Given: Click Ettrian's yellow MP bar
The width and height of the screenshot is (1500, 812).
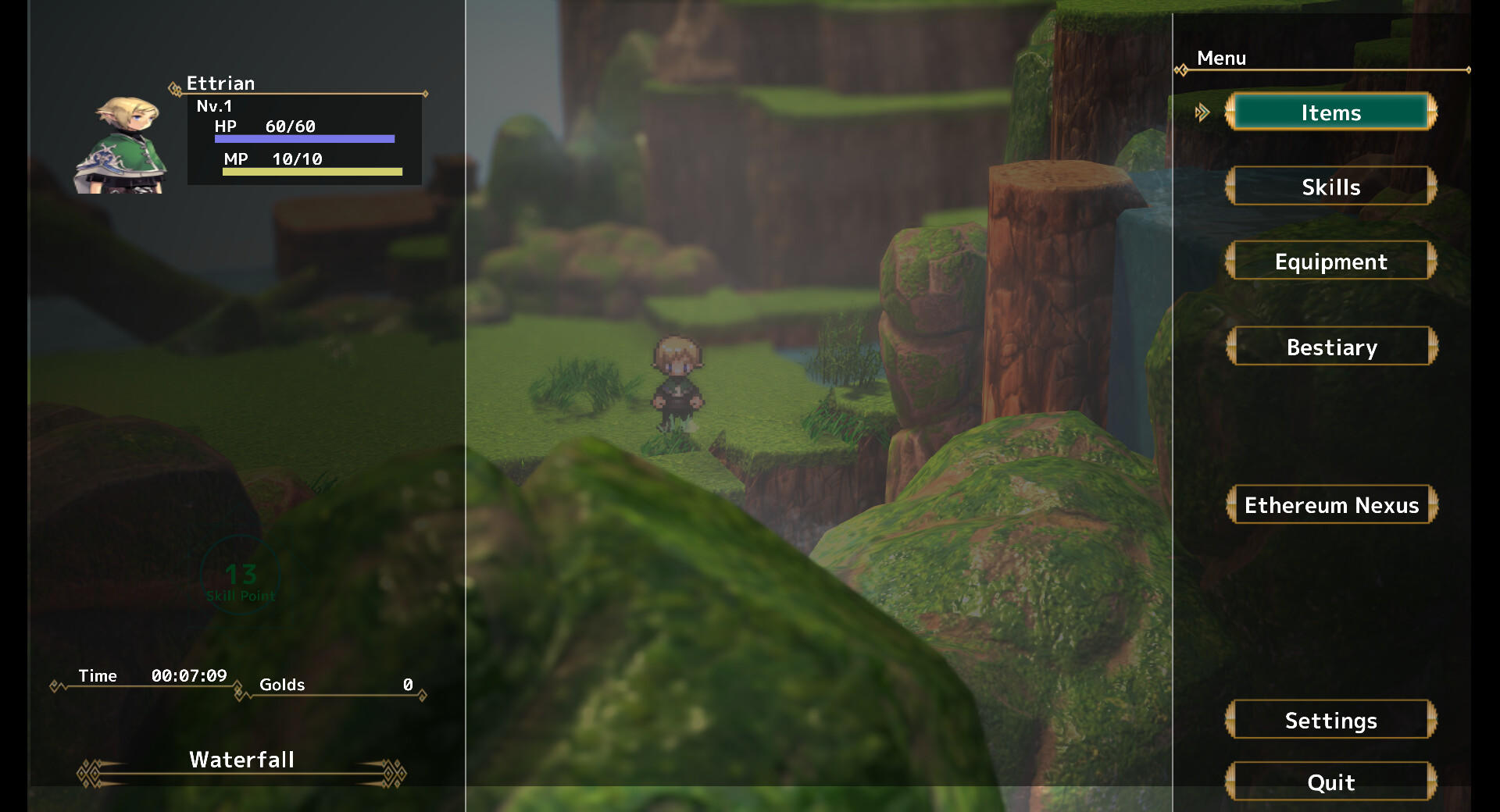Looking at the screenshot, I should [x=311, y=171].
